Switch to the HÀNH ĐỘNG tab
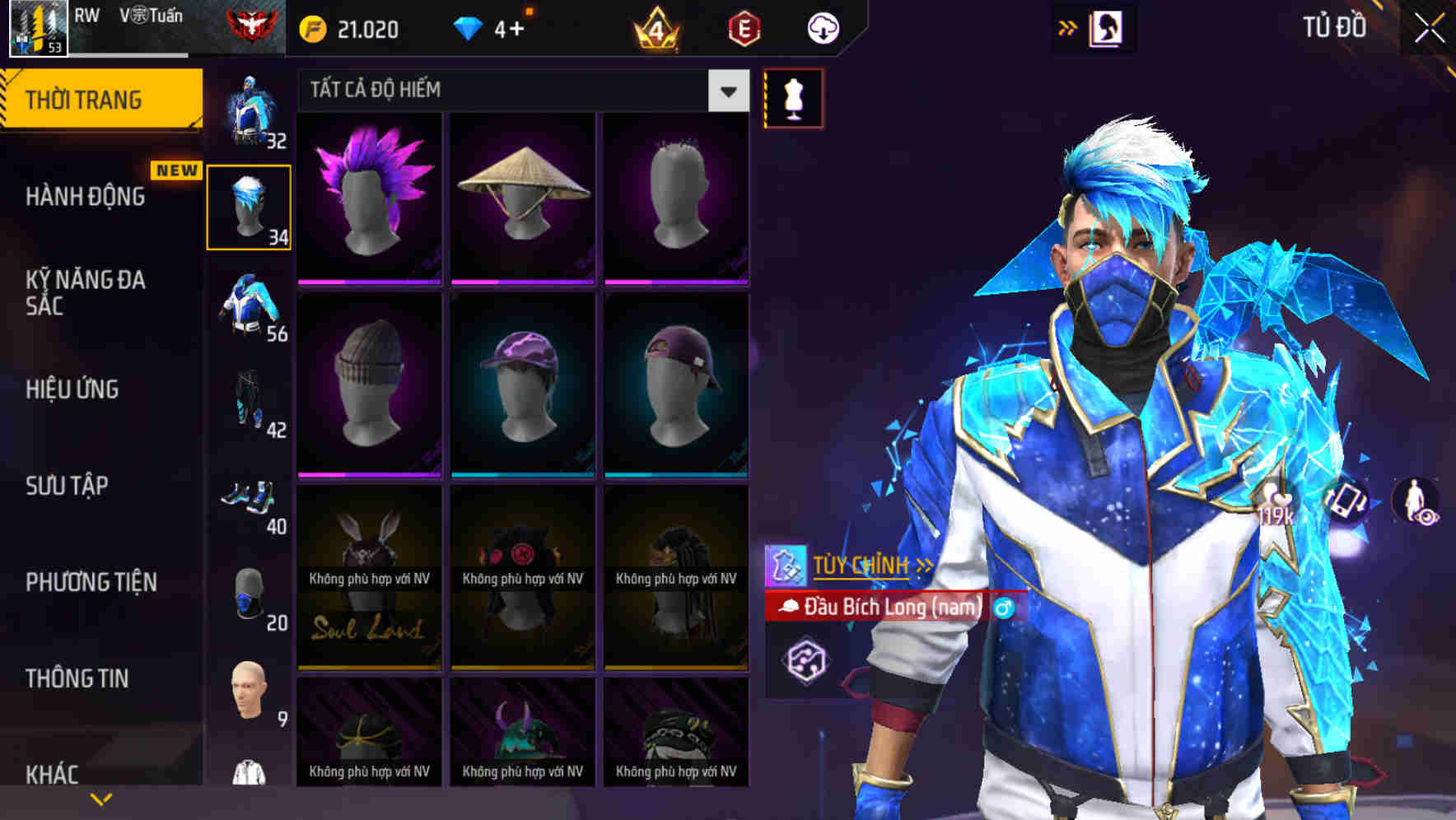Viewport: 1456px width, 820px height. [x=86, y=196]
